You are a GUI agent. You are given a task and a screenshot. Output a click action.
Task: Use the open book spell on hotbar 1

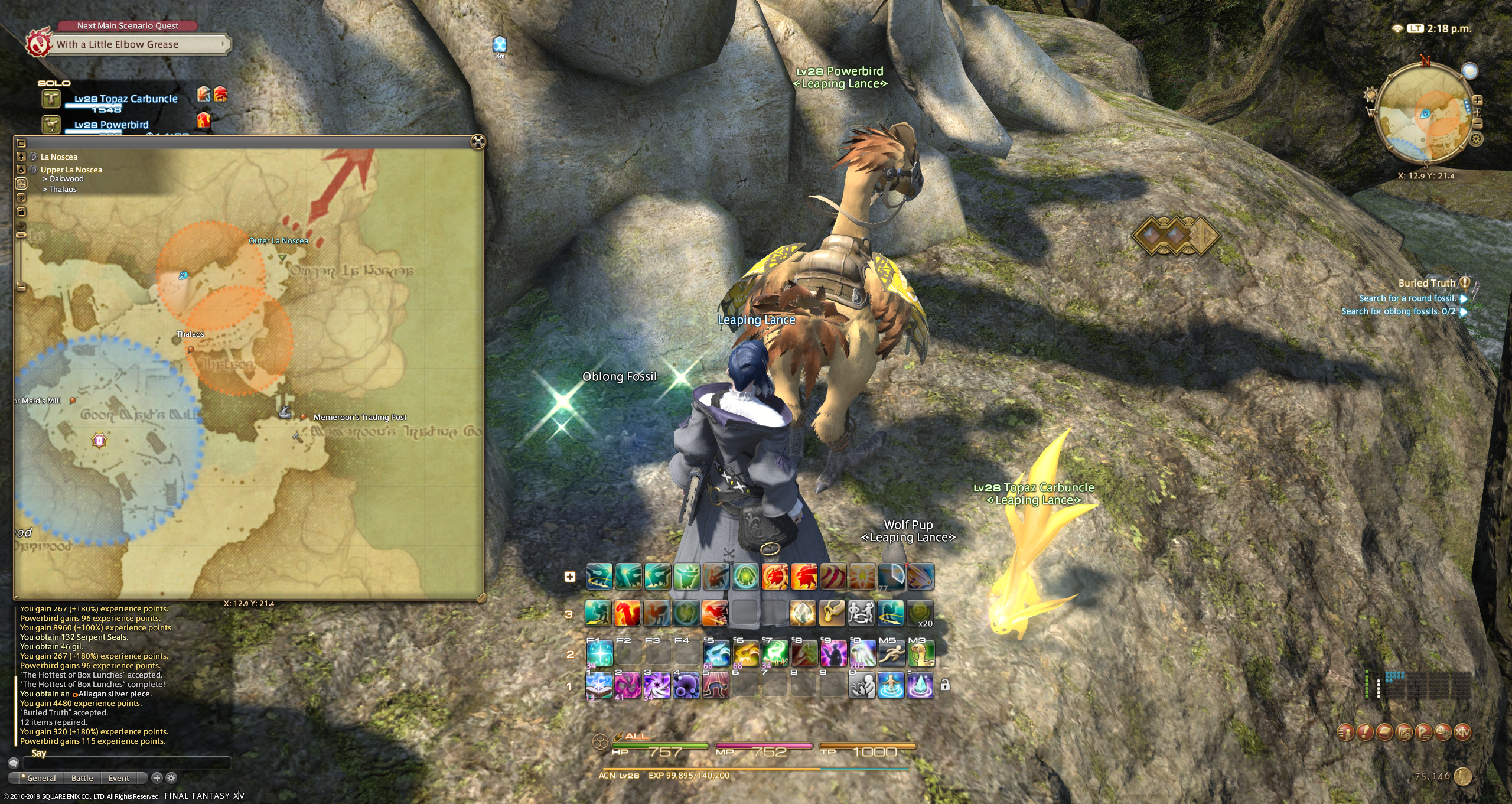(599, 685)
